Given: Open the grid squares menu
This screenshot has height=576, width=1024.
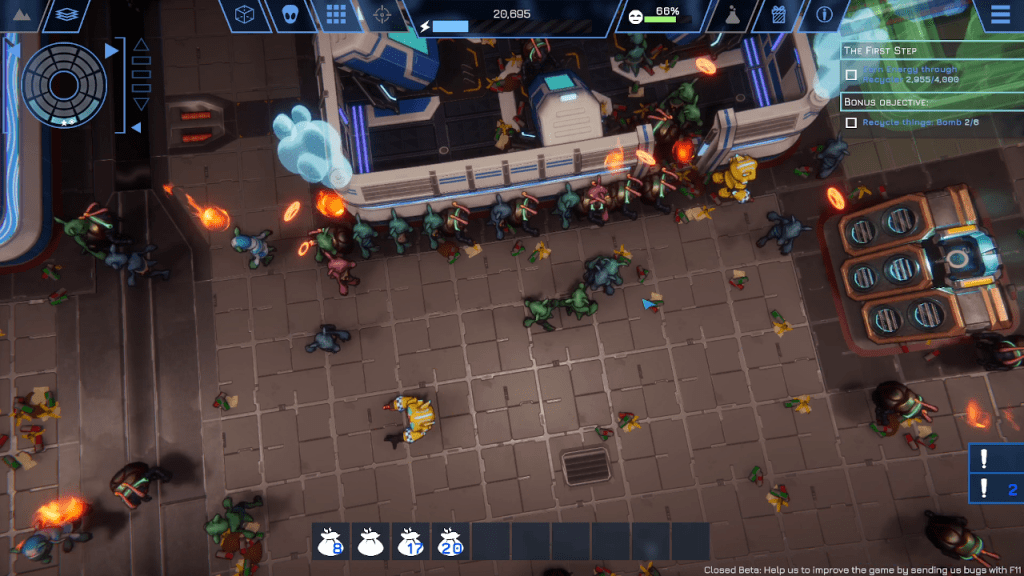Looking at the screenshot, I should [335, 15].
